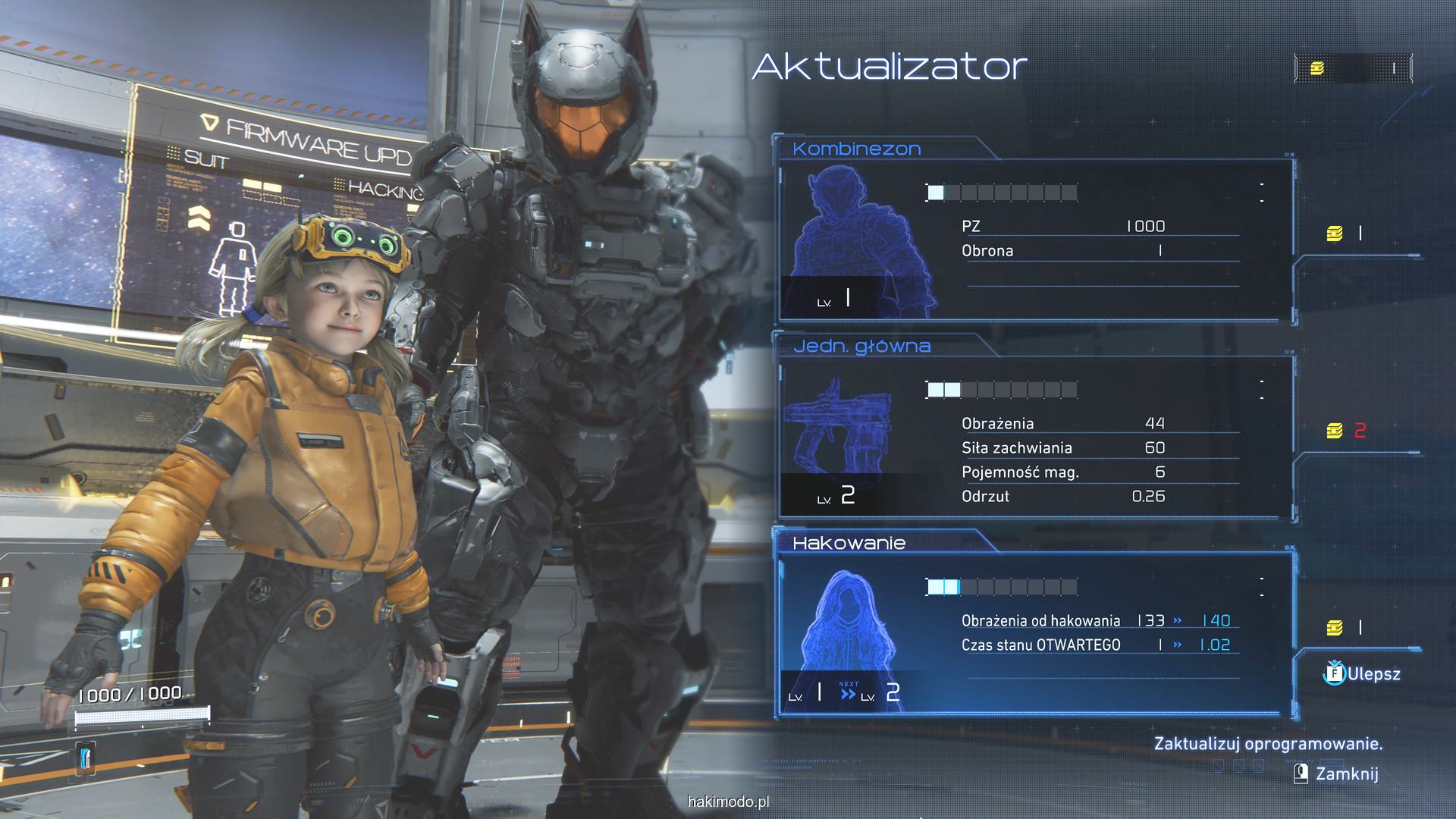
Task: Click Ulepsz to upgrade hacking
Action: click(x=1363, y=673)
